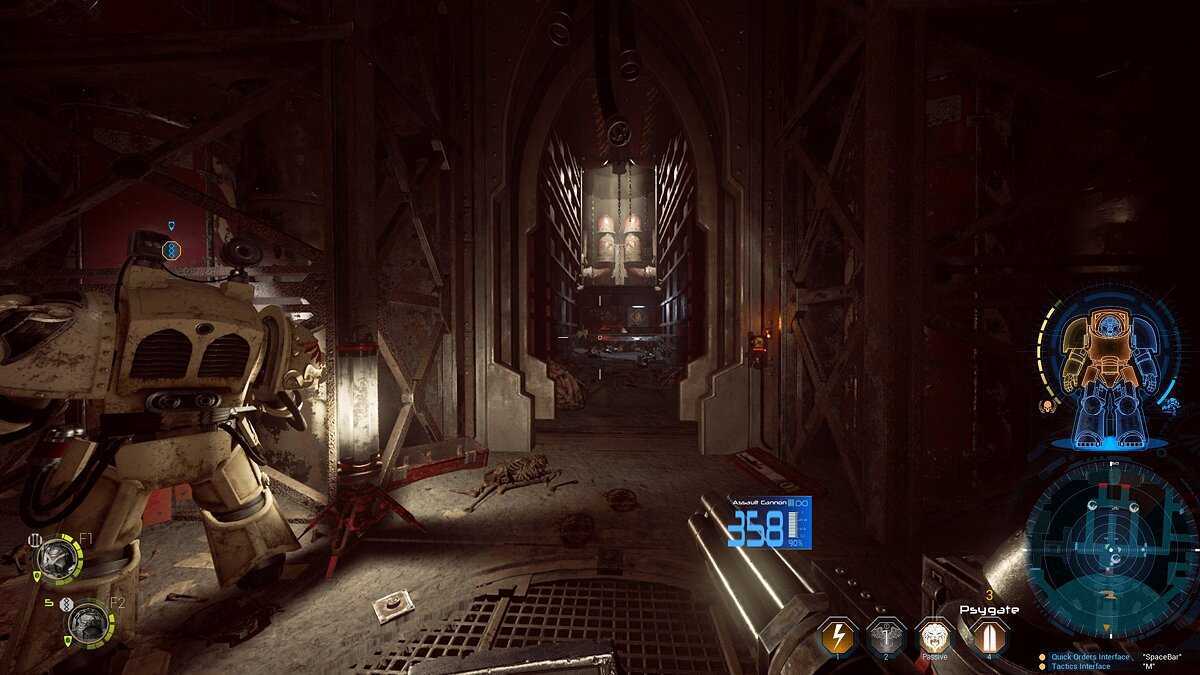Activate the Psygate ability icon
This screenshot has width=1200, height=675.
987,636
